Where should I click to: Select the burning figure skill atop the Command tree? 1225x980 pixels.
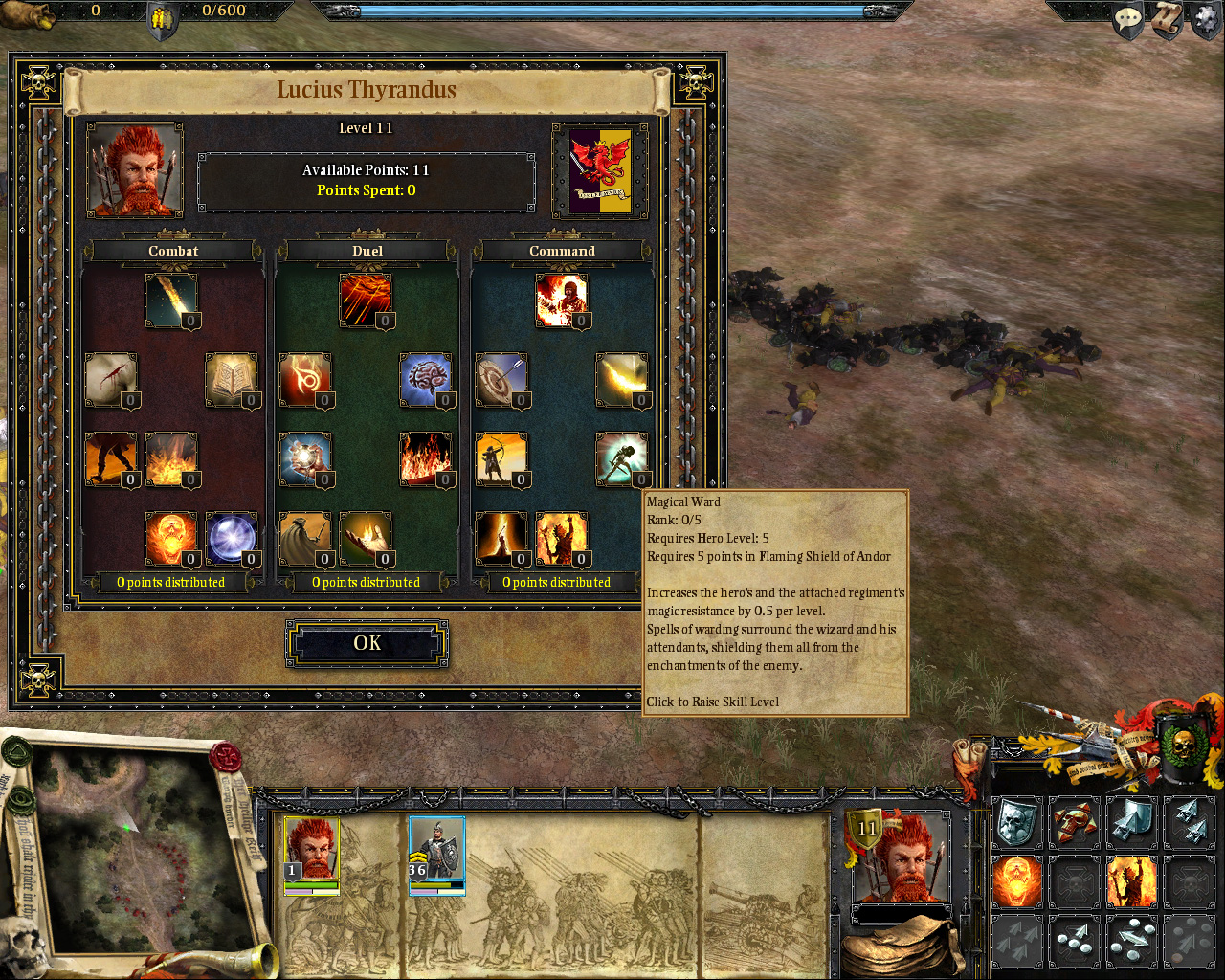[562, 300]
